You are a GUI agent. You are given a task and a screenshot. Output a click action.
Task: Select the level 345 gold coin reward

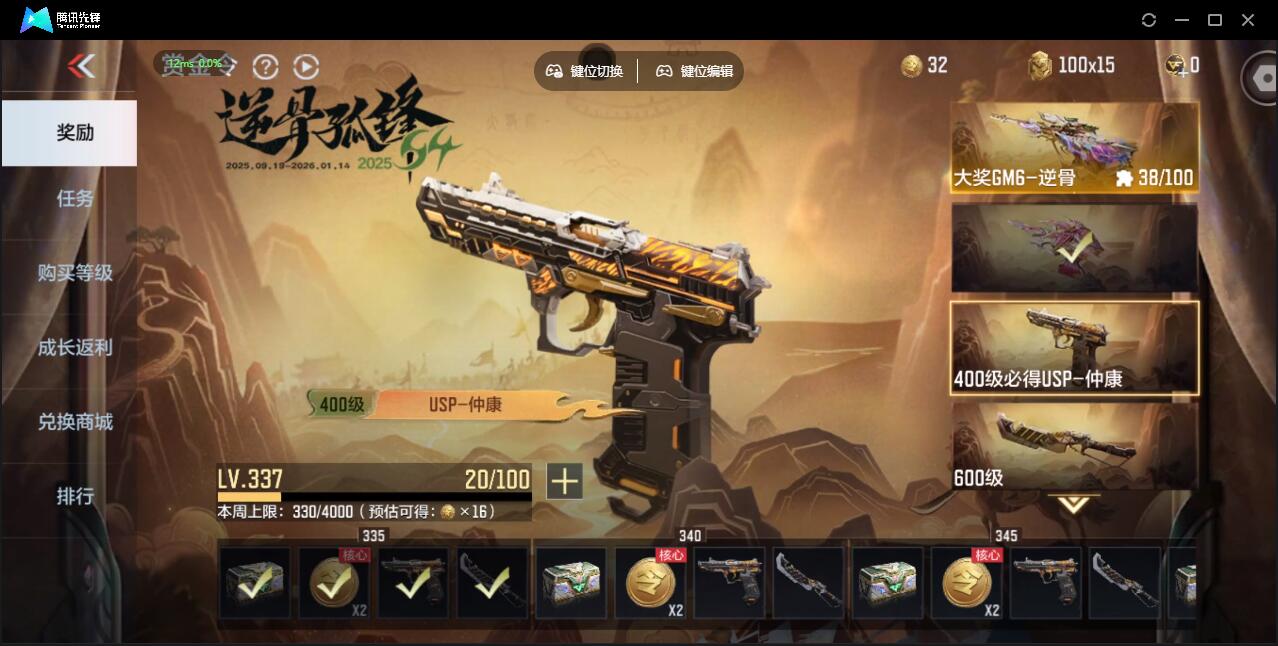pos(966,583)
